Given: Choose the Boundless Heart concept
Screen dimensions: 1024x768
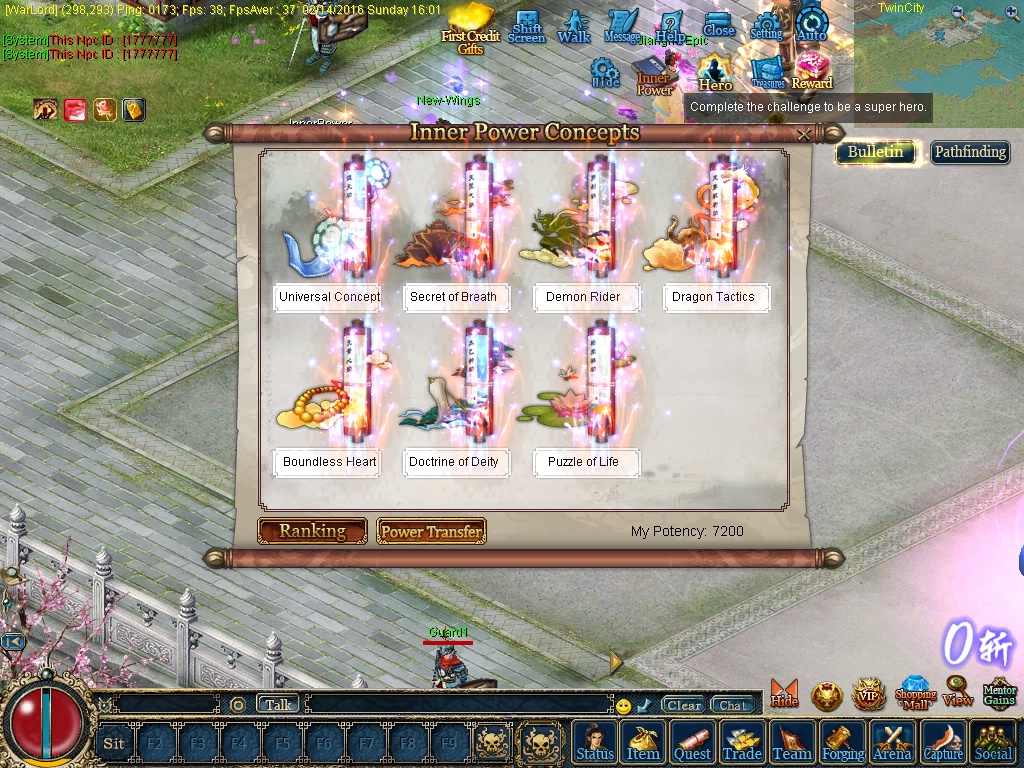Looking at the screenshot, I should pyautogui.click(x=329, y=462).
